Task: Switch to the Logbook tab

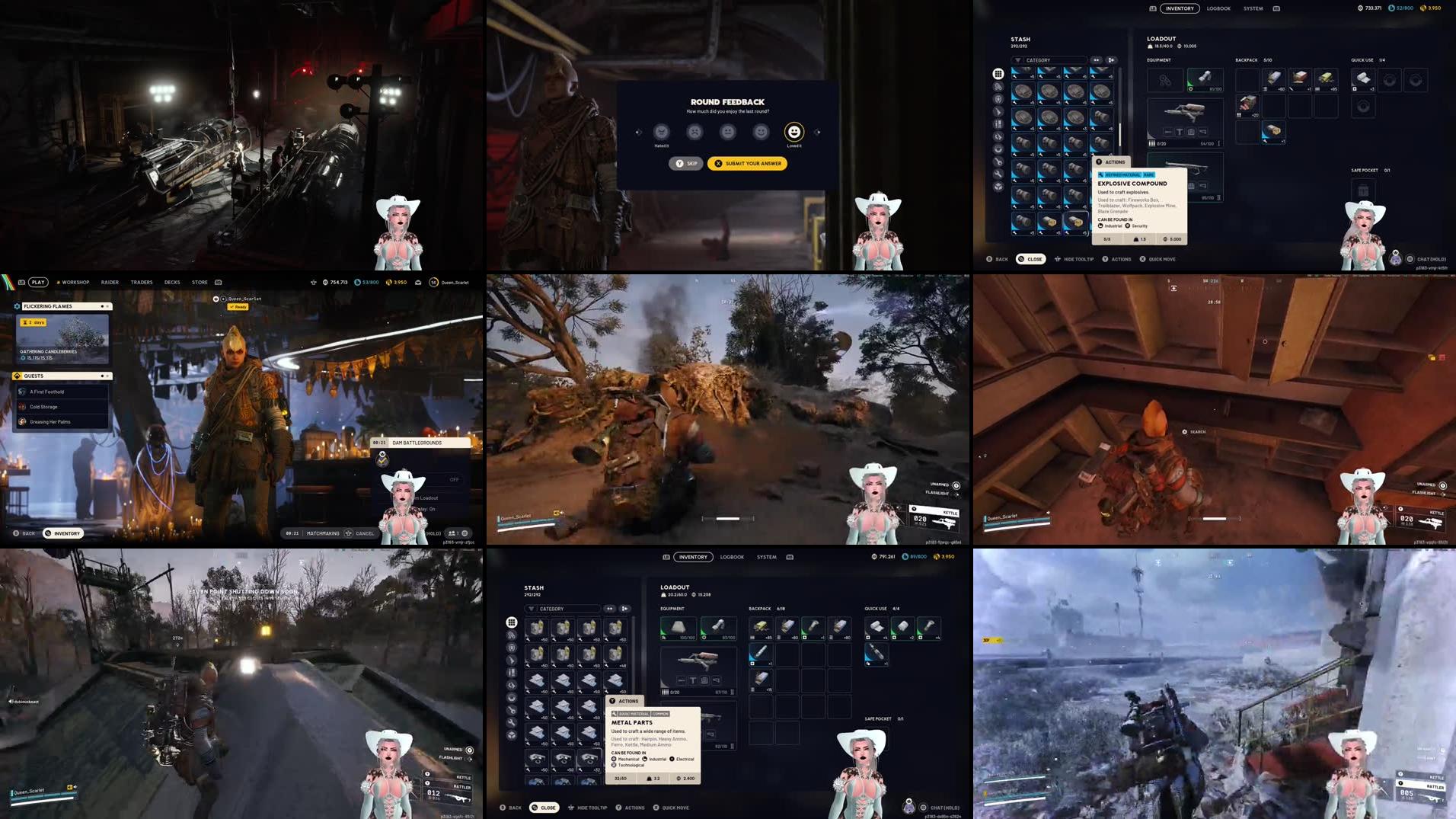Action: 1217,8
